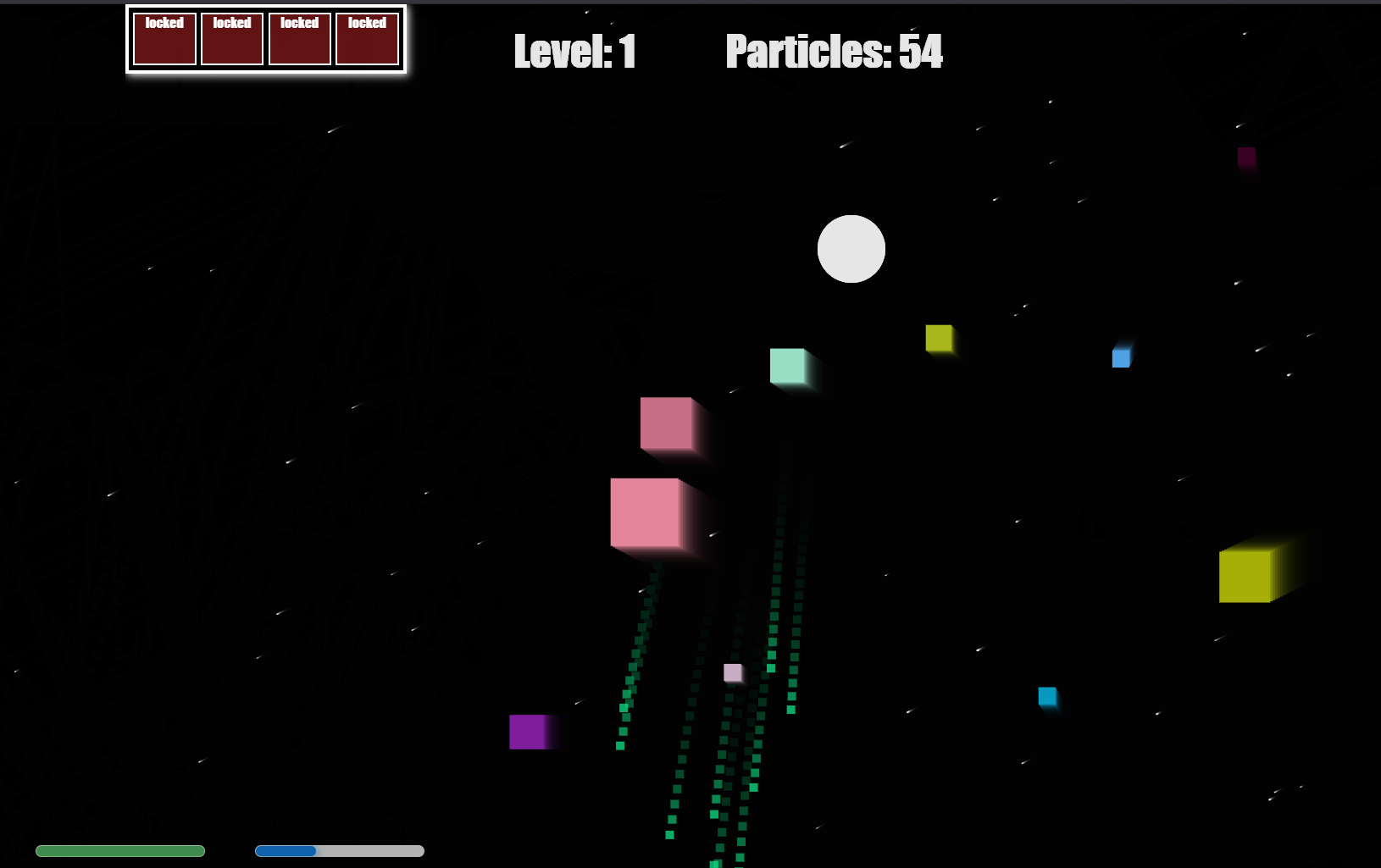Viewport: 1381px width, 868px height.
Task: Click the purple cube near the bottom left
Action: [530, 733]
